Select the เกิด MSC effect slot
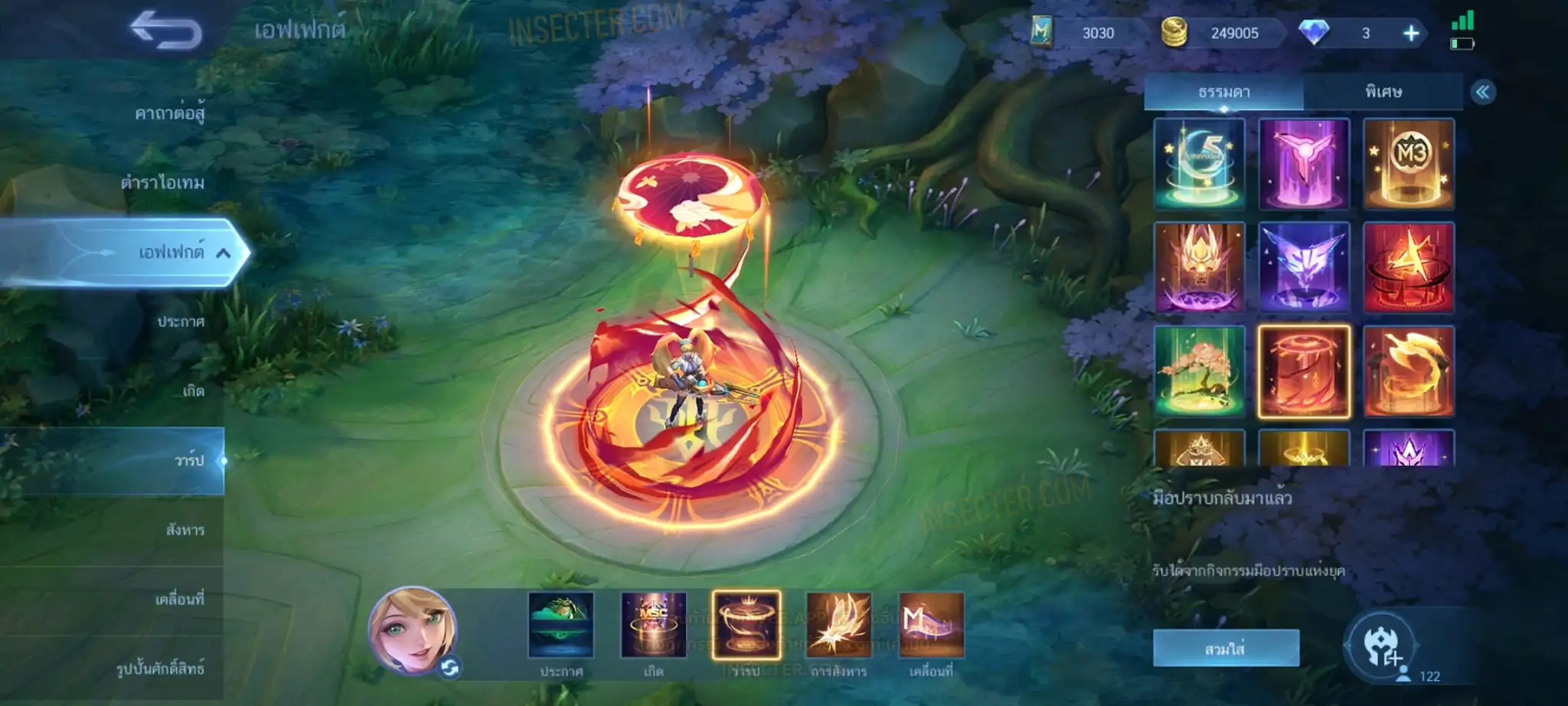Image resolution: width=1568 pixels, height=706 pixels. tap(653, 625)
